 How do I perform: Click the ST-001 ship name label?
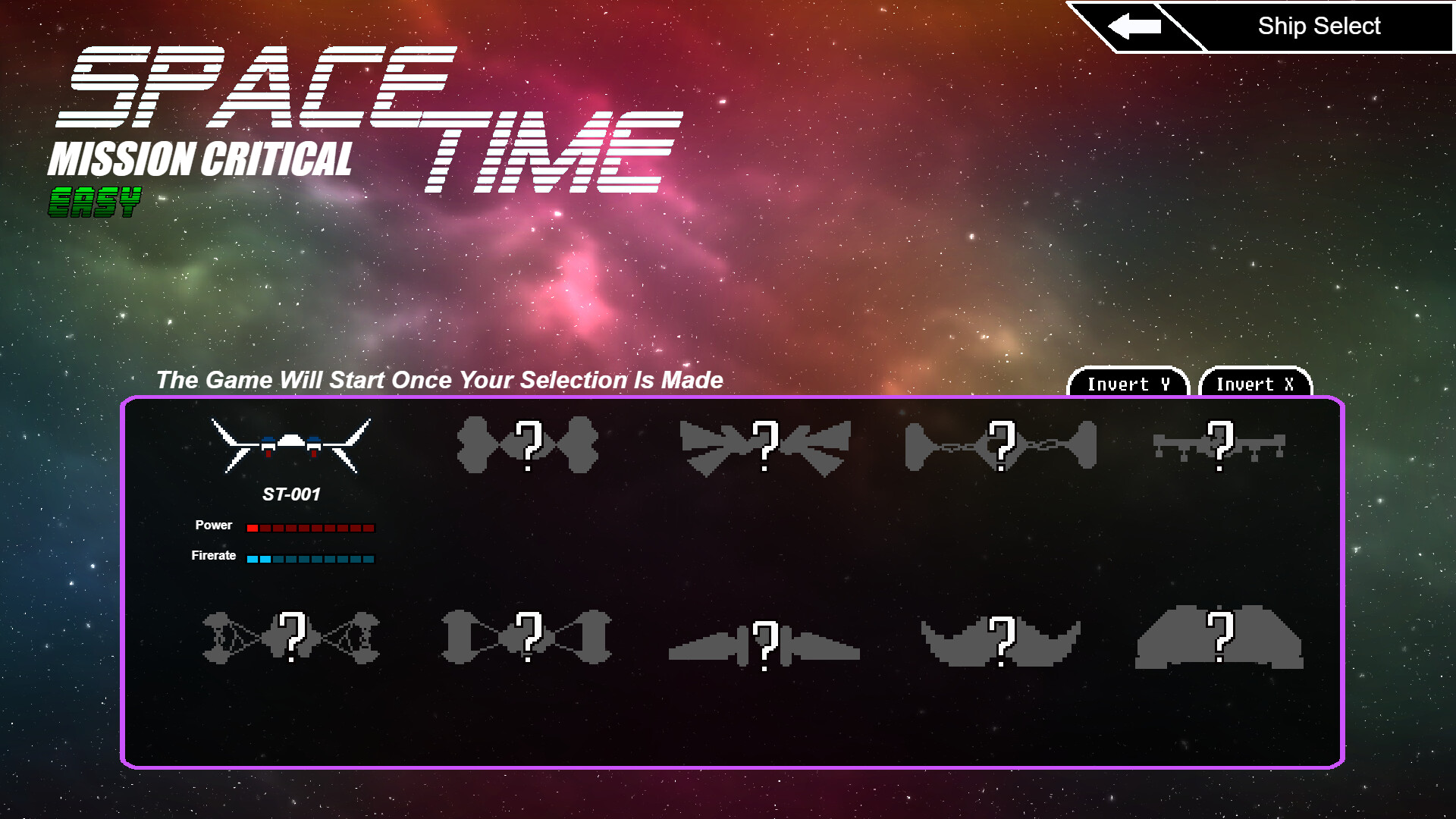tap(291, 494)
